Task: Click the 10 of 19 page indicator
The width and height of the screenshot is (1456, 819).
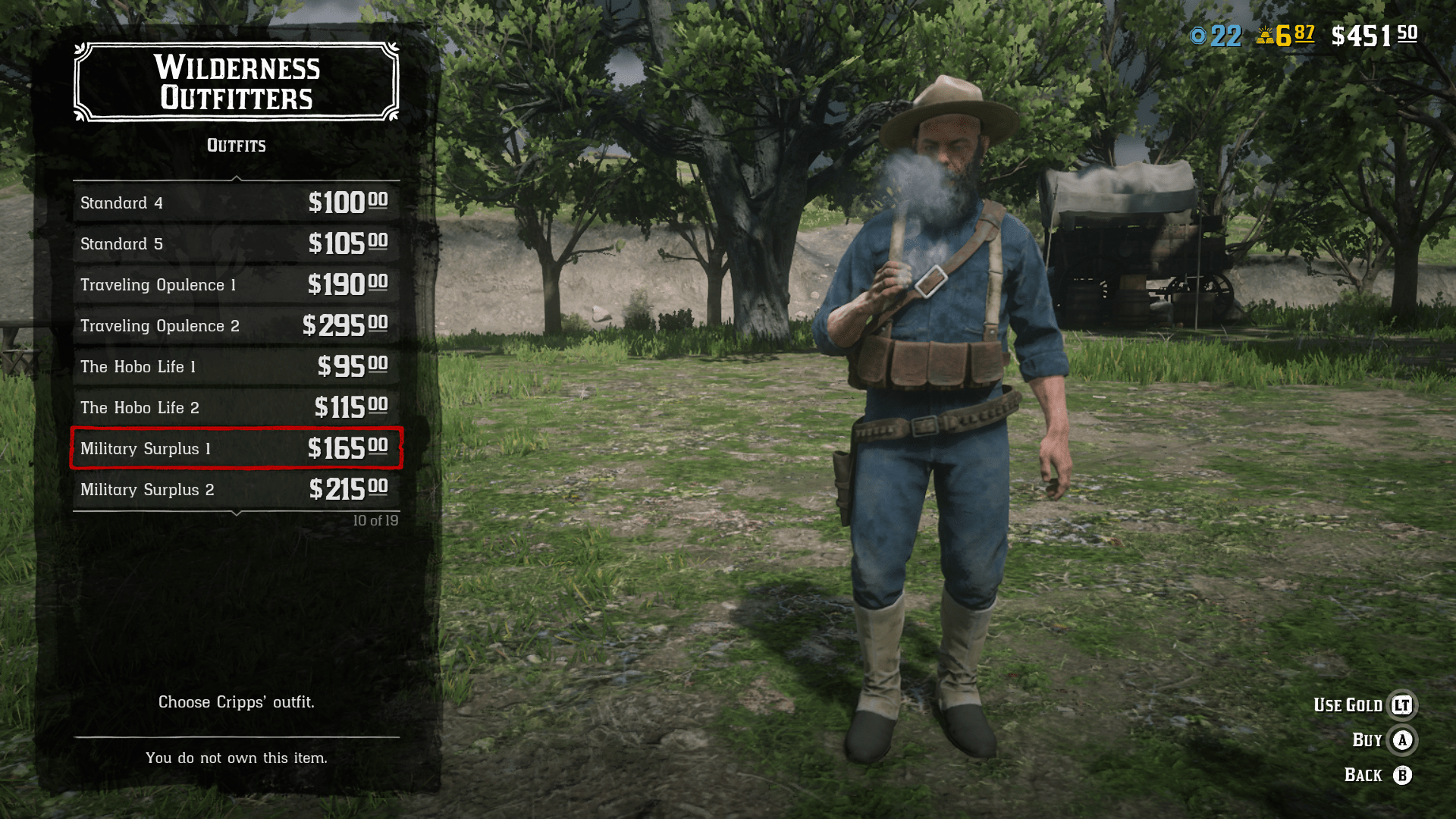Action: (x=376, y=520)
